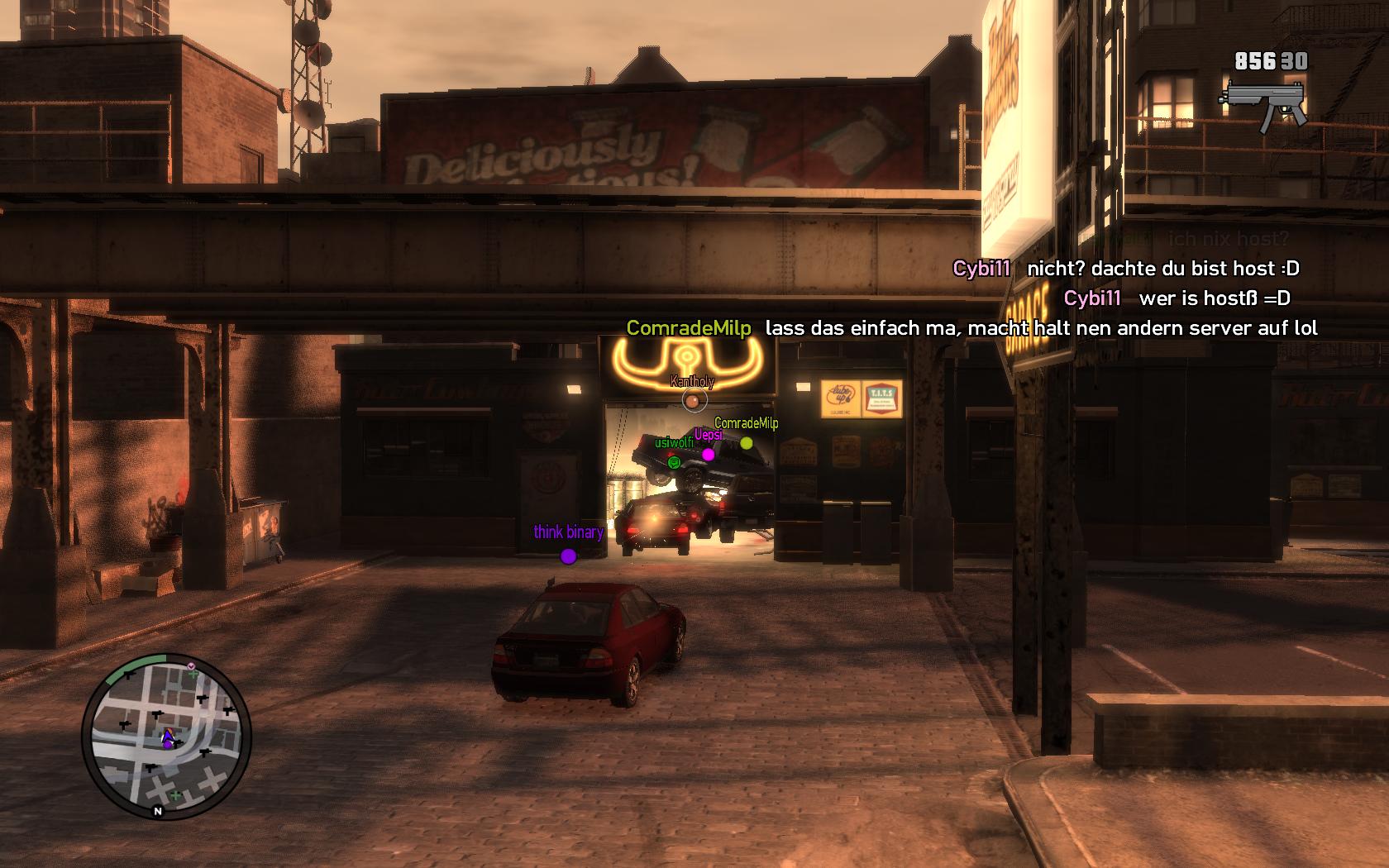This screenshot has height=868, width=1389.
Task: Select usiwolfi's green player marker
Action: coord(674,462)
